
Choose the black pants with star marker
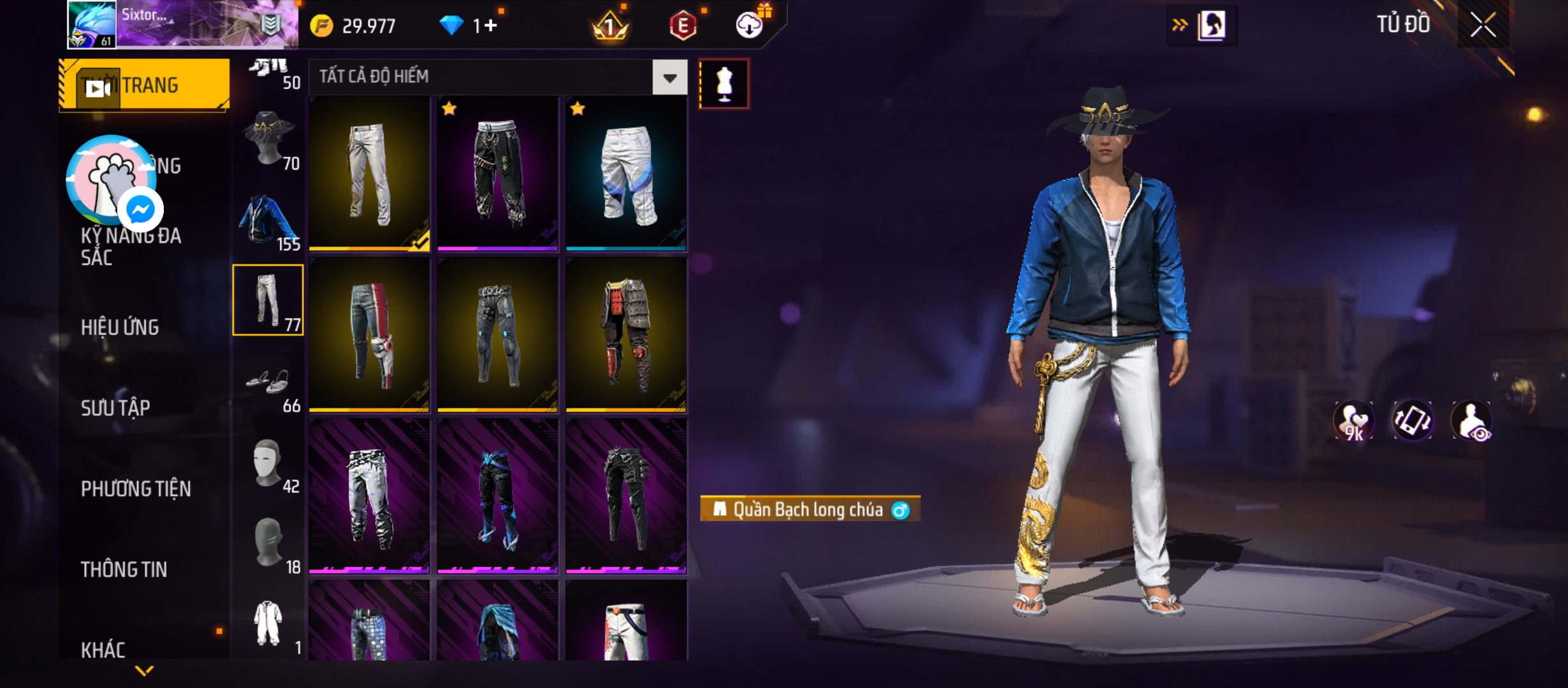click(x=498, y=173)
